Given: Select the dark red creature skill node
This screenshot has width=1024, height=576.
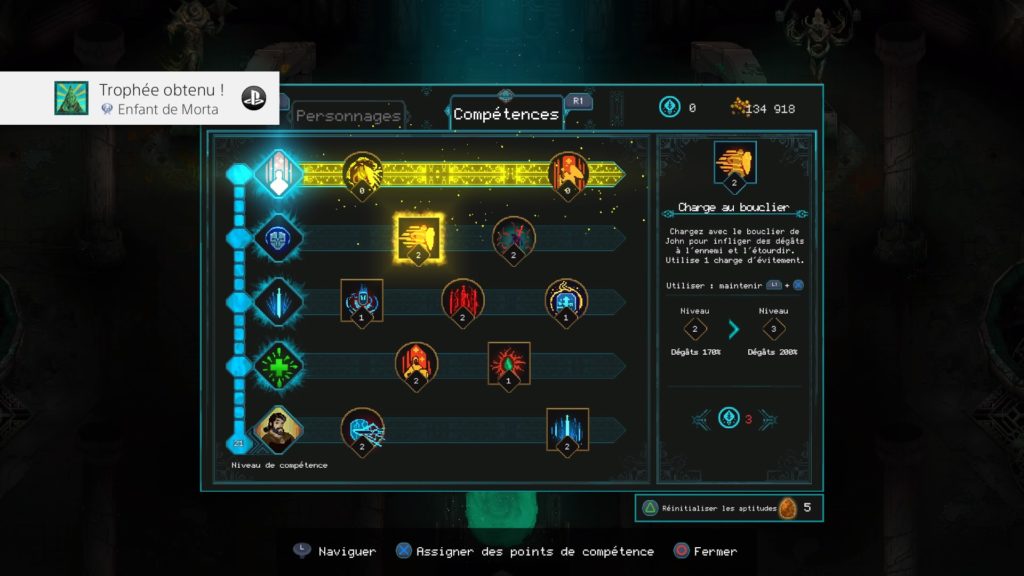Looking at the screenshot, I should coord(514,238).
